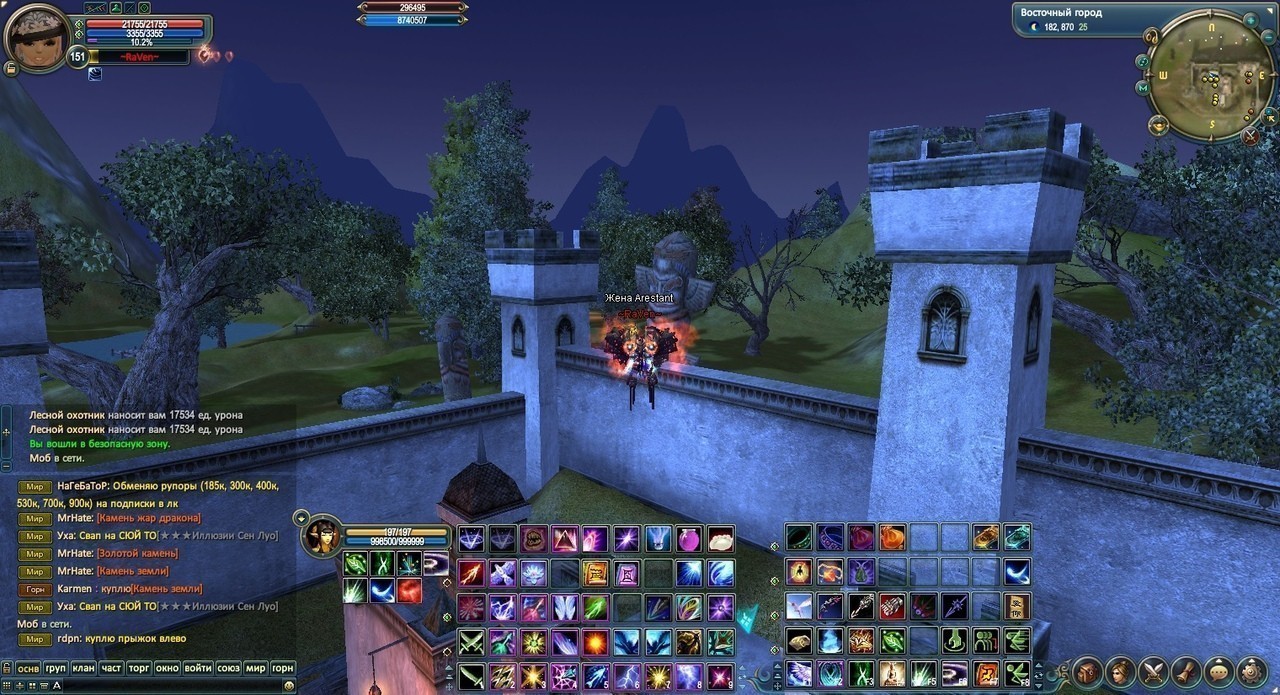Open the world map via the M button
Image resolution: width=1280 pixels, height=695 pixels.
coord(1142,88)
